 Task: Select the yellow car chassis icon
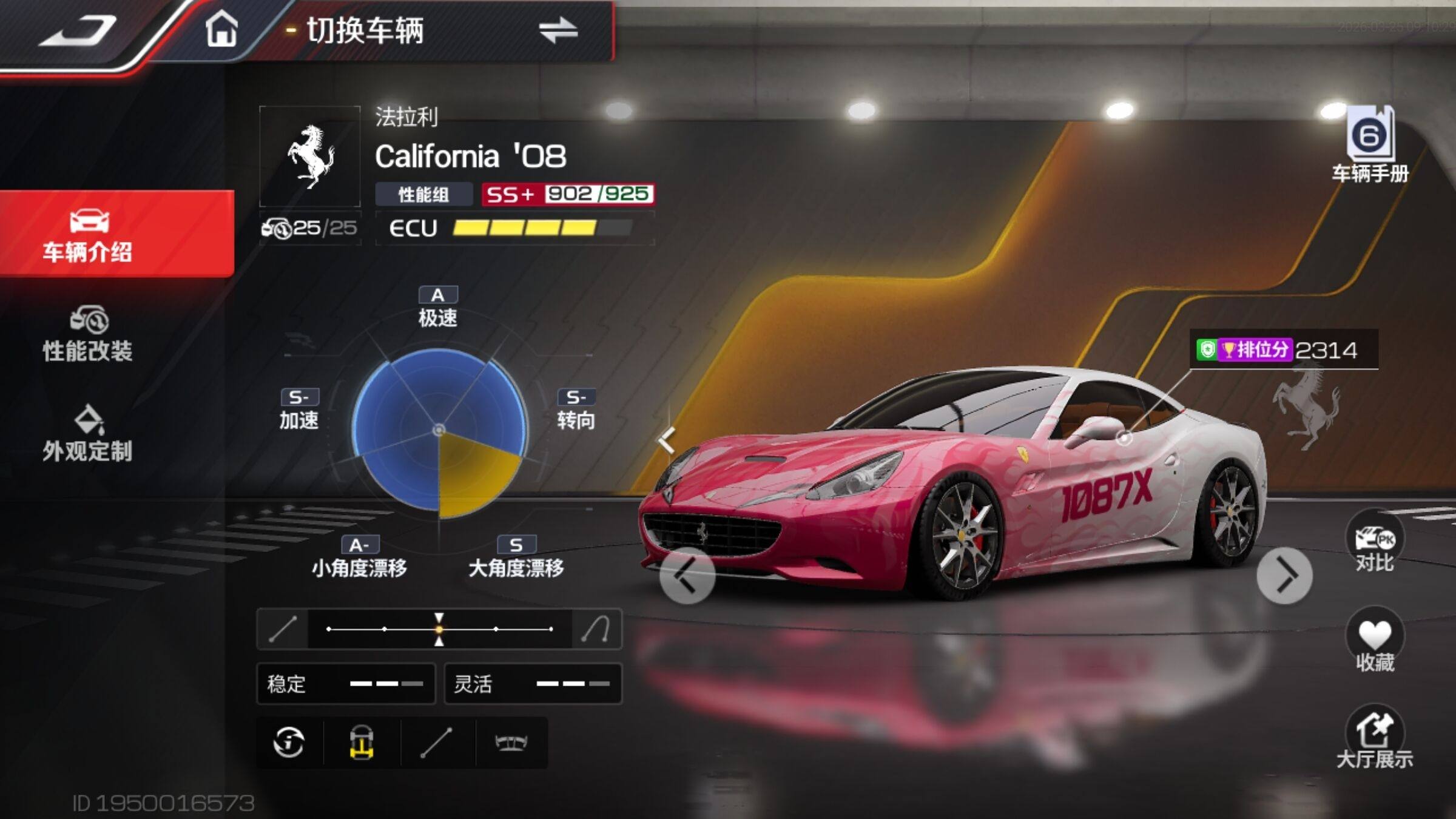pos(362,743)
